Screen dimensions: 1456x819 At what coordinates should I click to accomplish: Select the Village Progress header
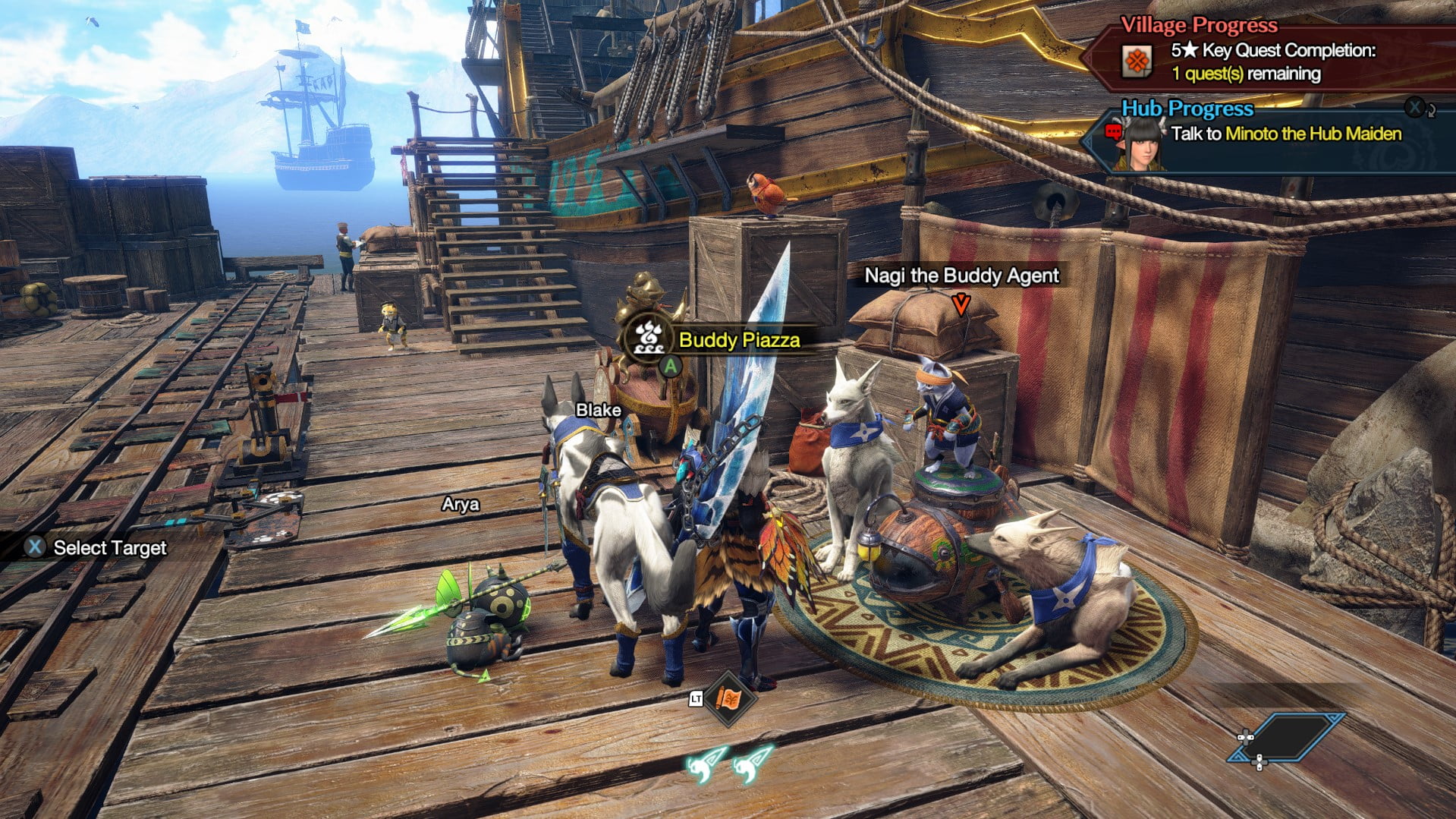[1200, 25]
